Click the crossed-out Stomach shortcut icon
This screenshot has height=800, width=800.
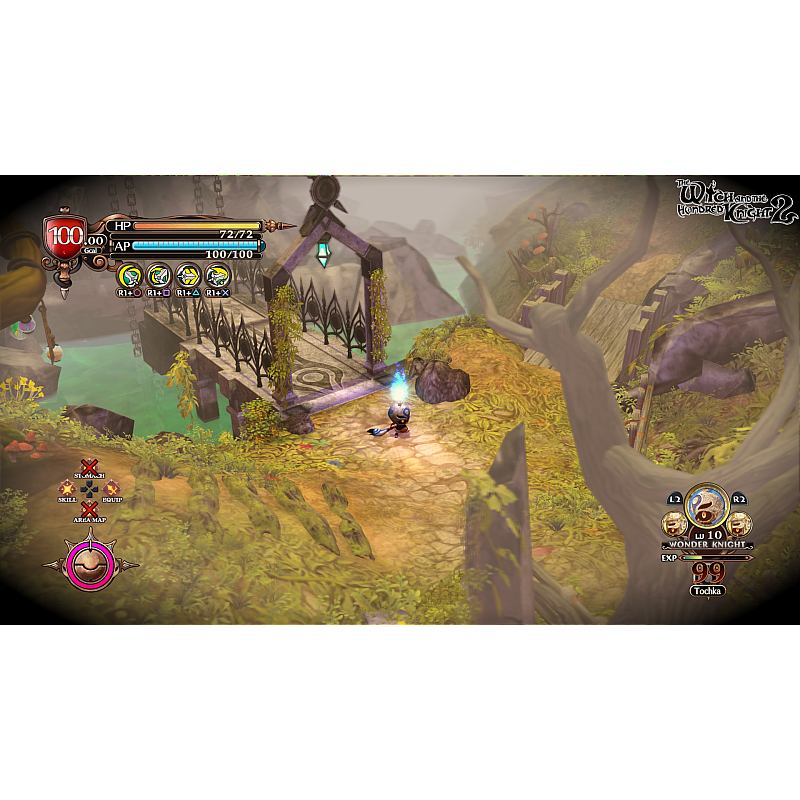(x=89, y=468)
